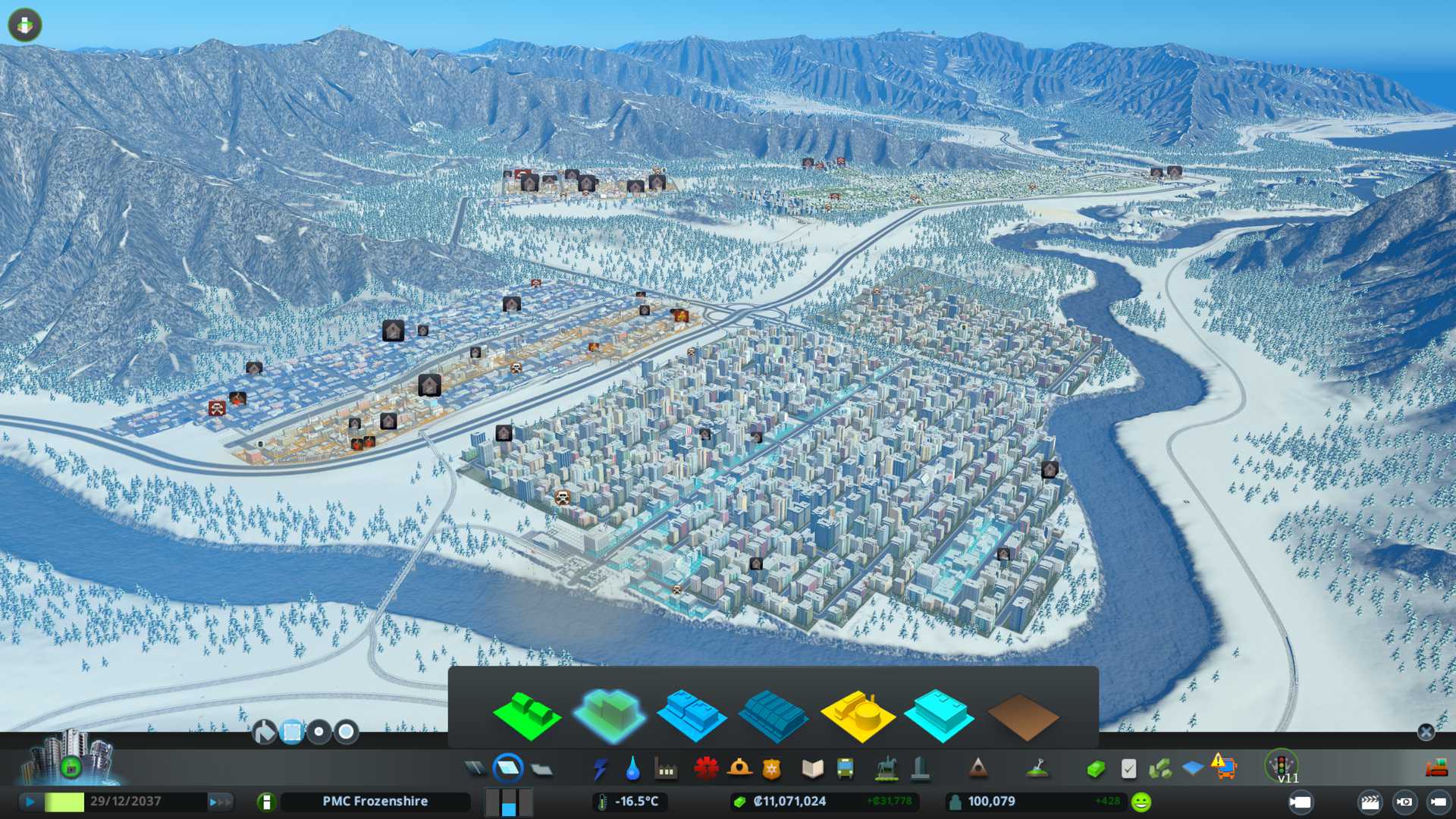Open Water and Sewage droplet menu
Viewport: 1456px width, 819px height.
(632, 769)
